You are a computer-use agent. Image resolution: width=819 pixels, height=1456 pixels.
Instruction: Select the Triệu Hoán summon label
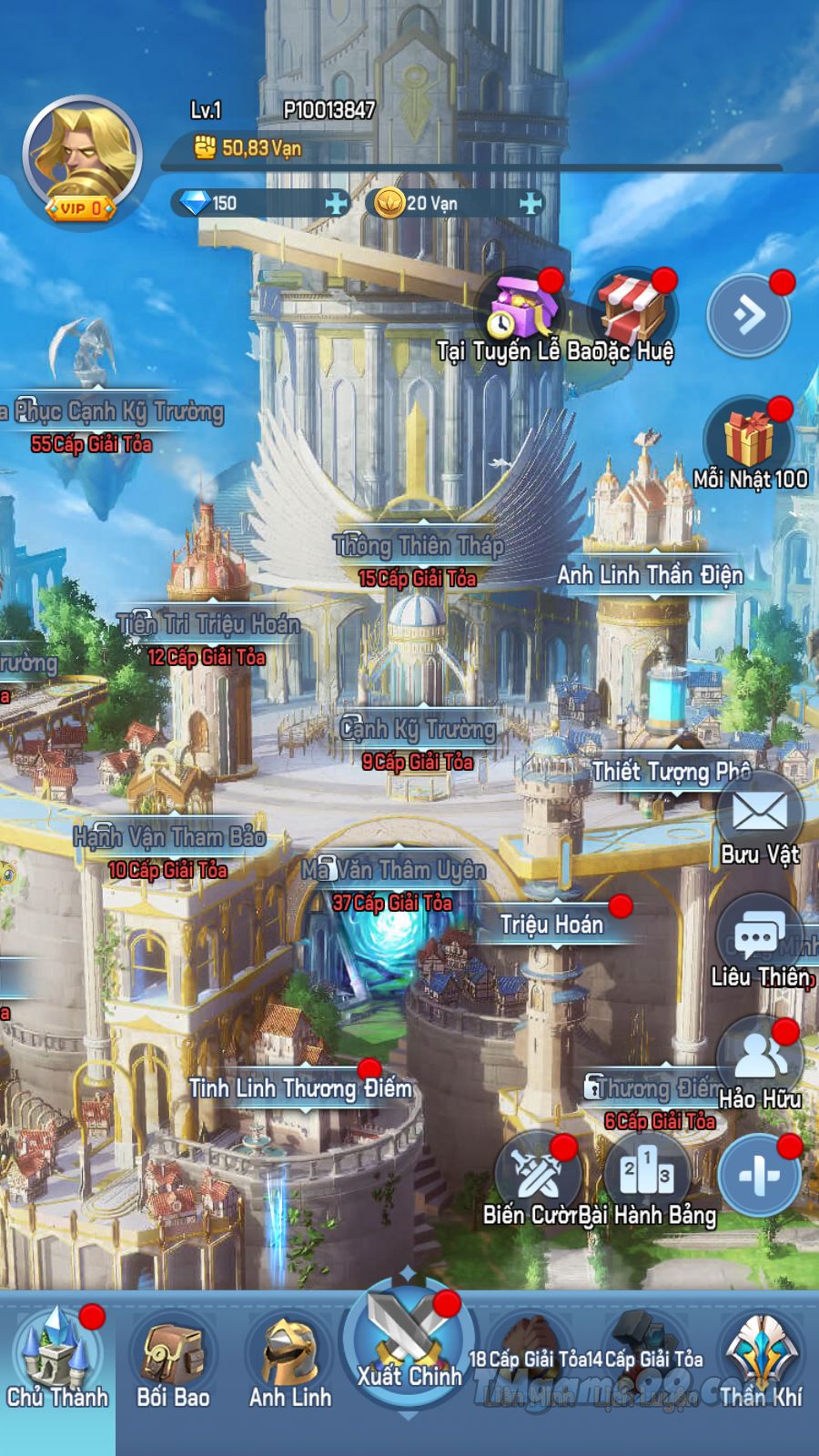[x=551, y=925]
